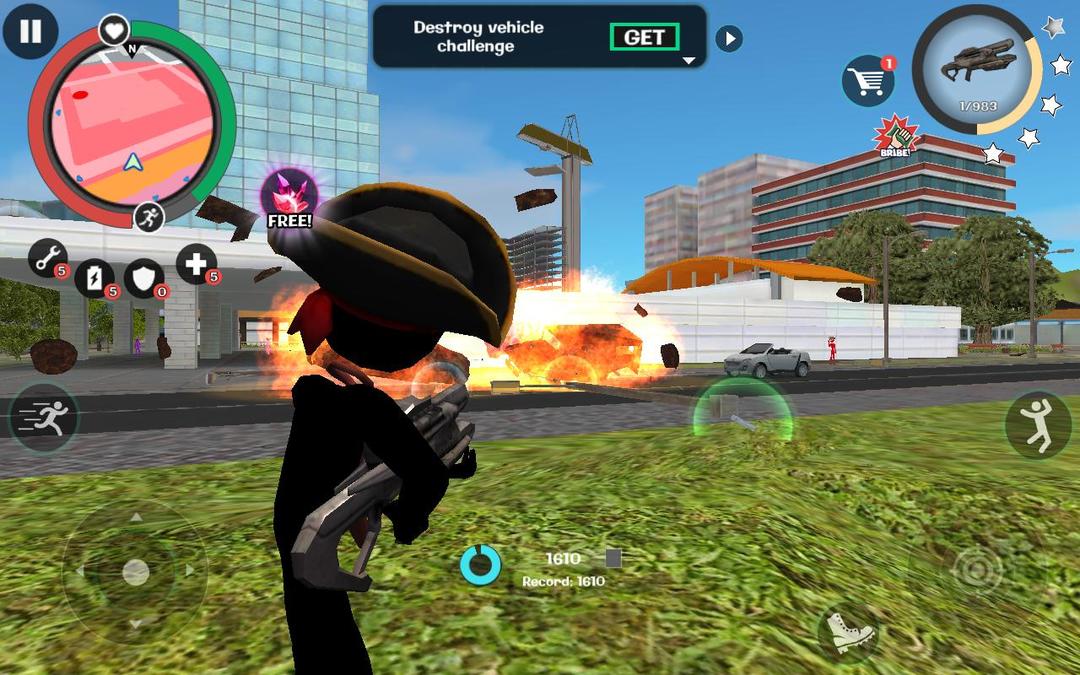Expand the challenge panel dropdown arrow
Viewport: 1080px width, 675px height.
coord(688,60)
